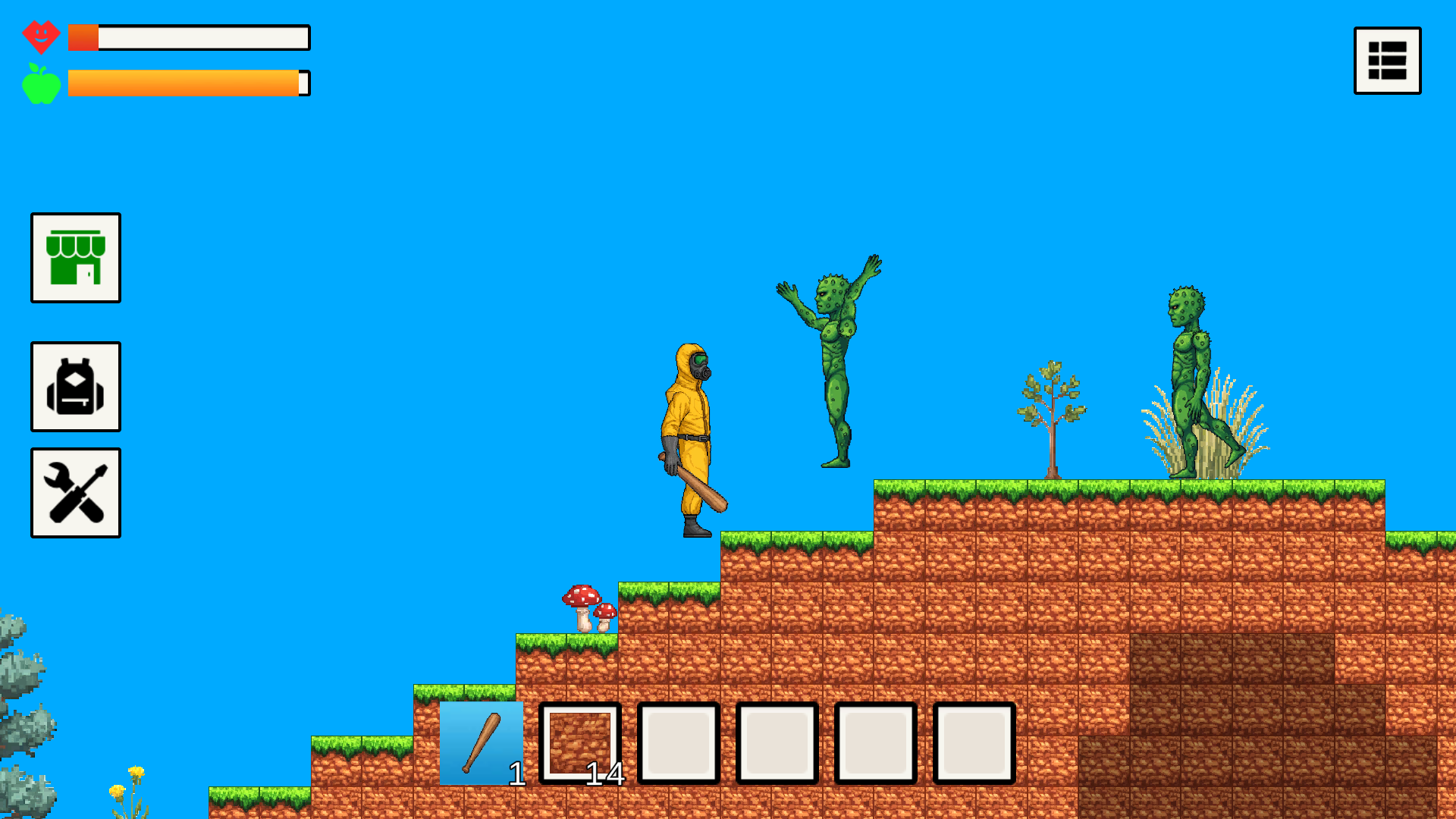The width and height of the screenshot is (1456, 819).
Task: Open the crafting tools menu
Action: (75, 492)
